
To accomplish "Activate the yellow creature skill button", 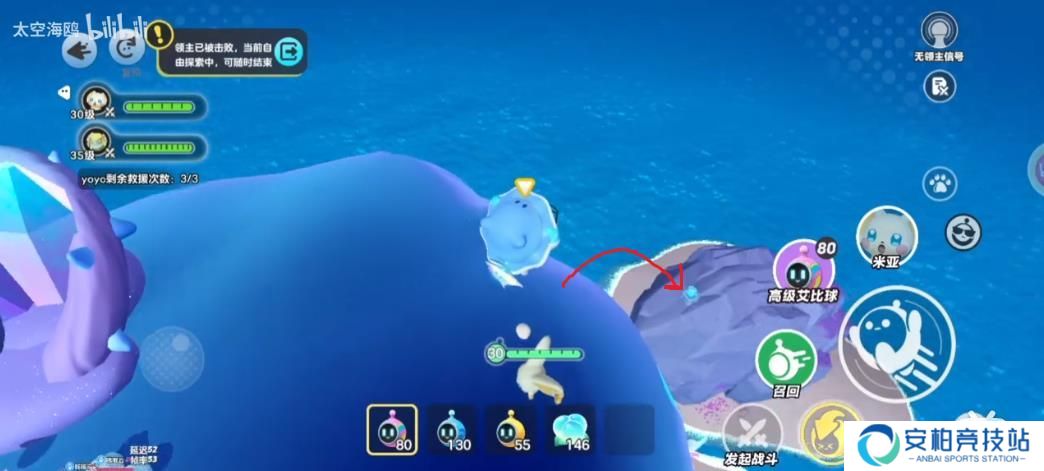I will pyautogui.click(x=825, y=430).
